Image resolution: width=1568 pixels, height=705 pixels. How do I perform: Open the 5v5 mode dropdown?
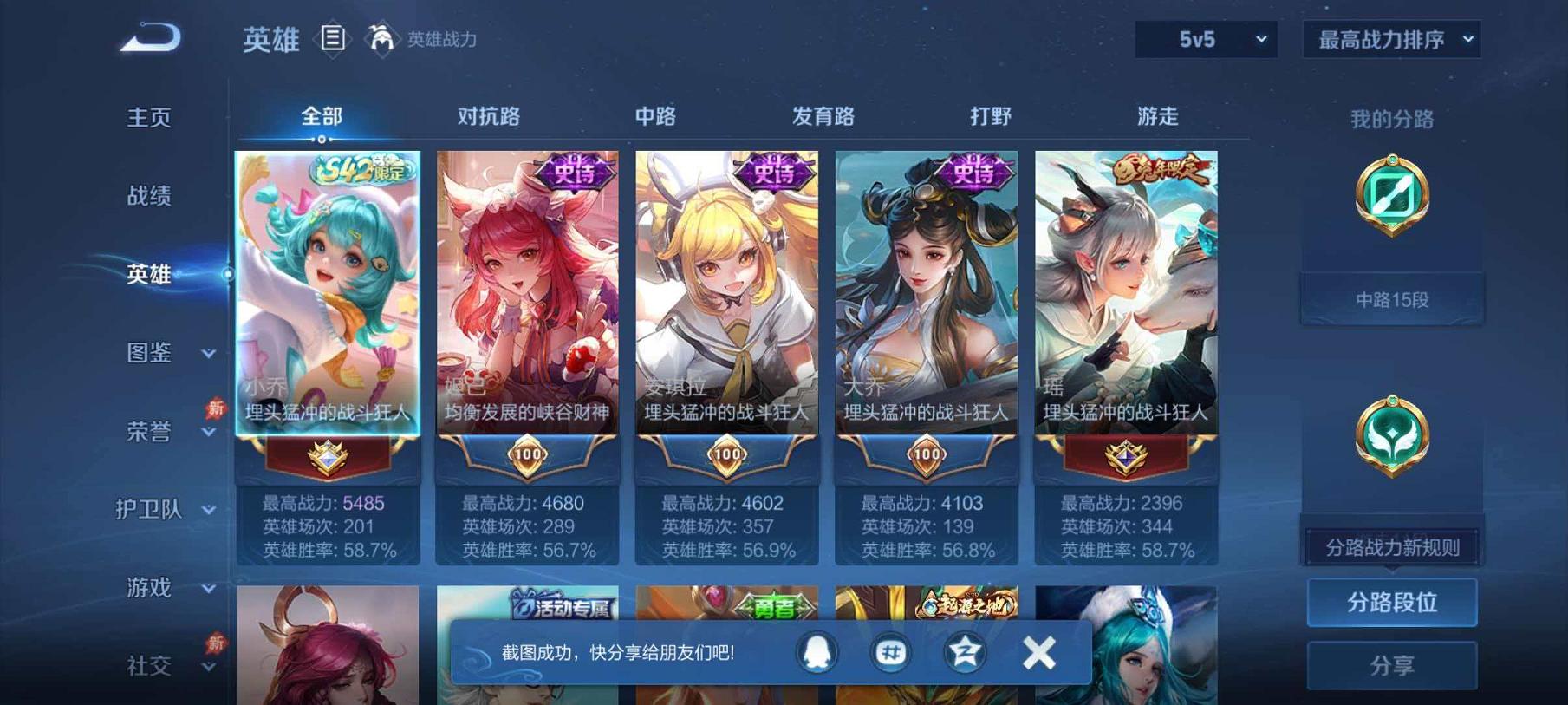click(x=1205, y=39)
